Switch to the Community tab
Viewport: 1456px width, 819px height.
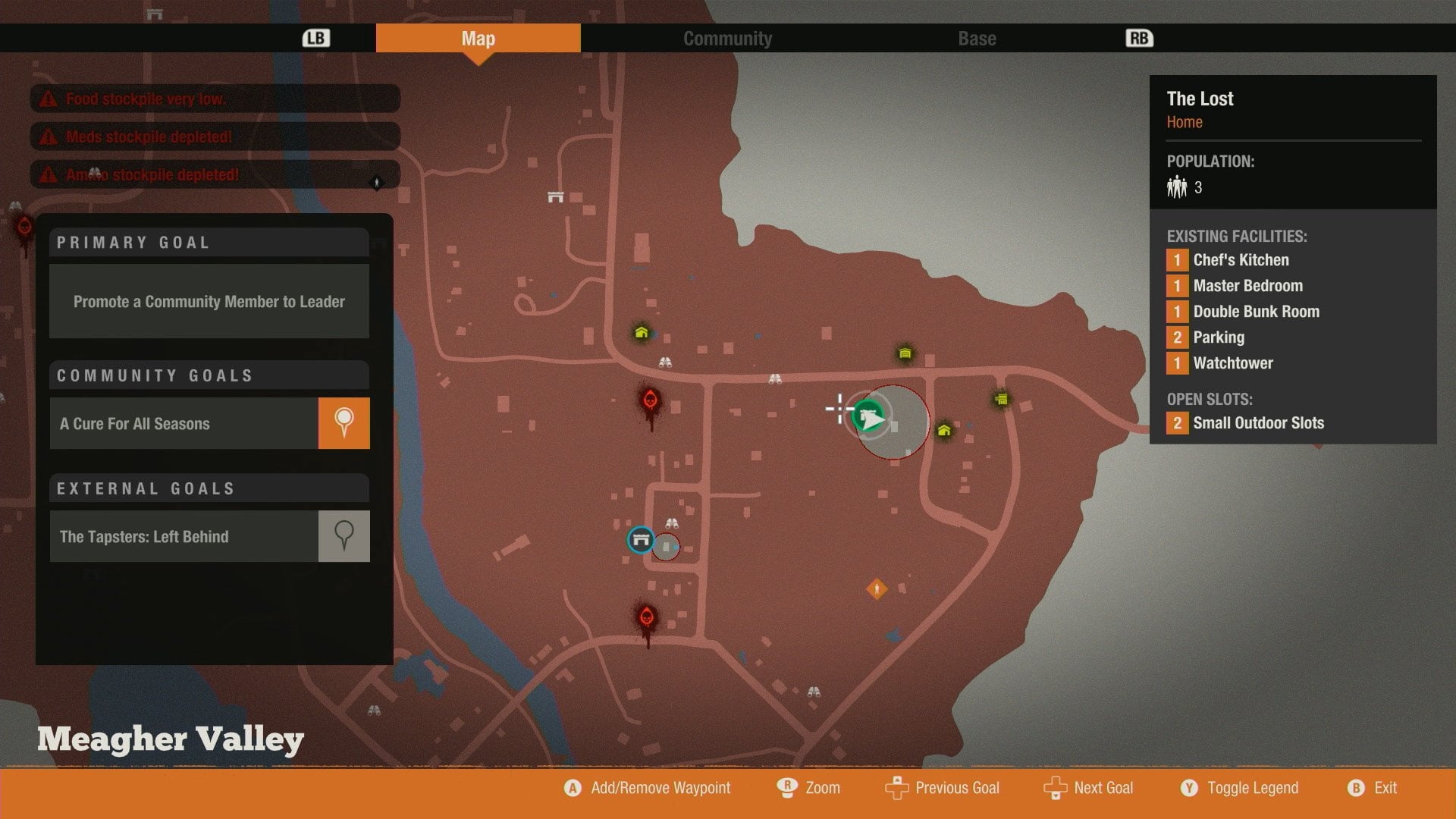[x=727, y=38]
